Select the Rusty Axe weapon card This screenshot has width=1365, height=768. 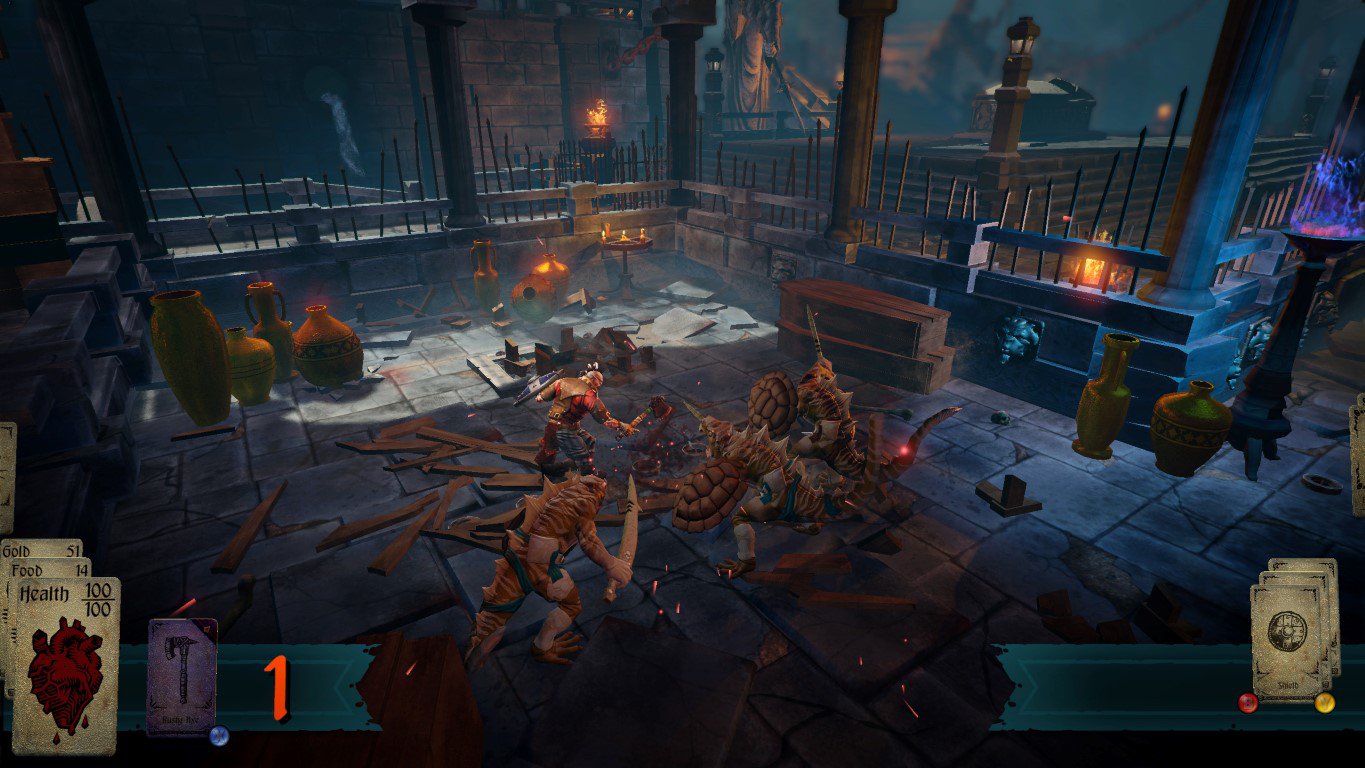coord(182,675)
